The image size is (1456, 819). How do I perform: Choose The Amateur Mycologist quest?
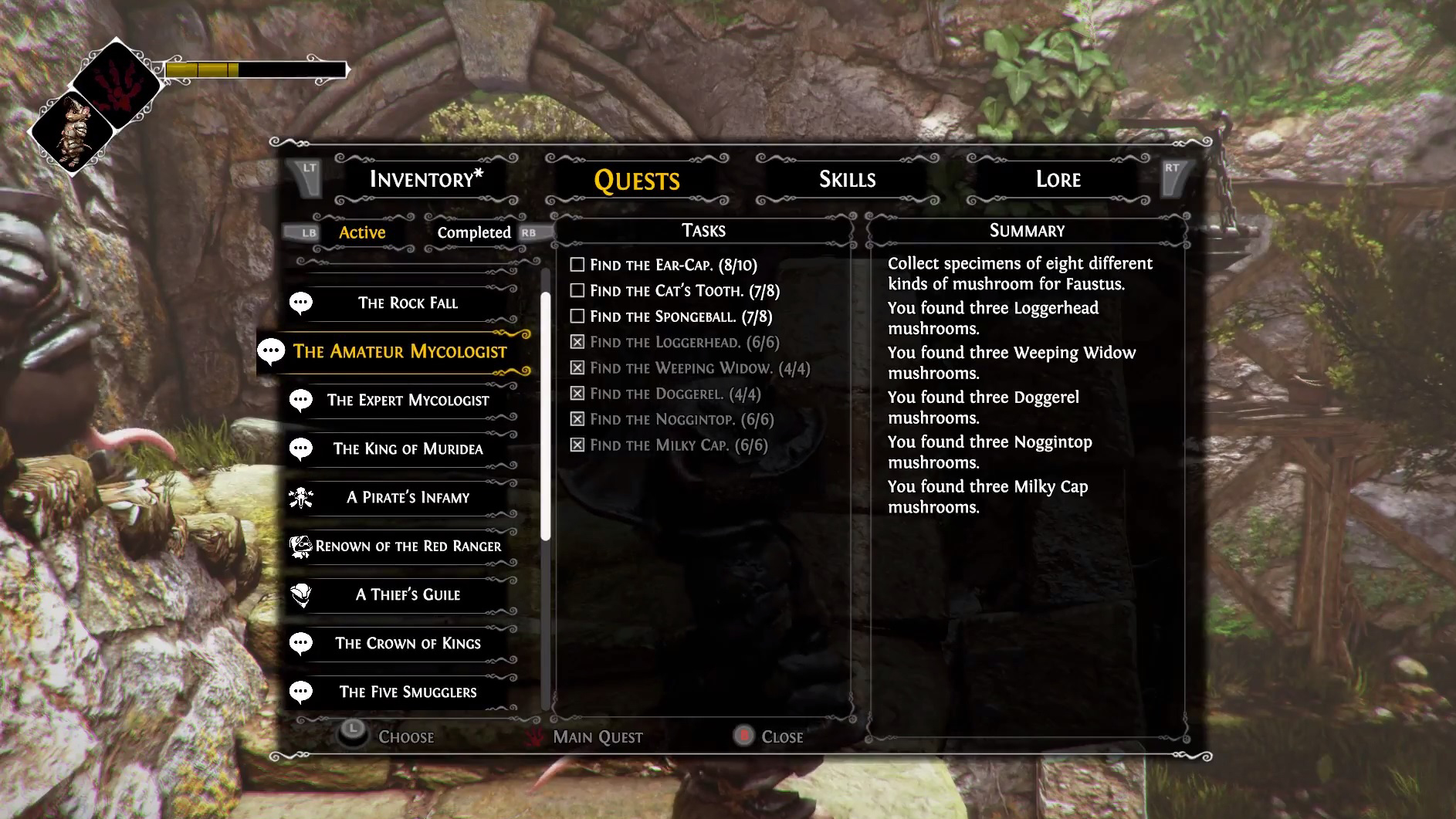click(x=400, y=351)
